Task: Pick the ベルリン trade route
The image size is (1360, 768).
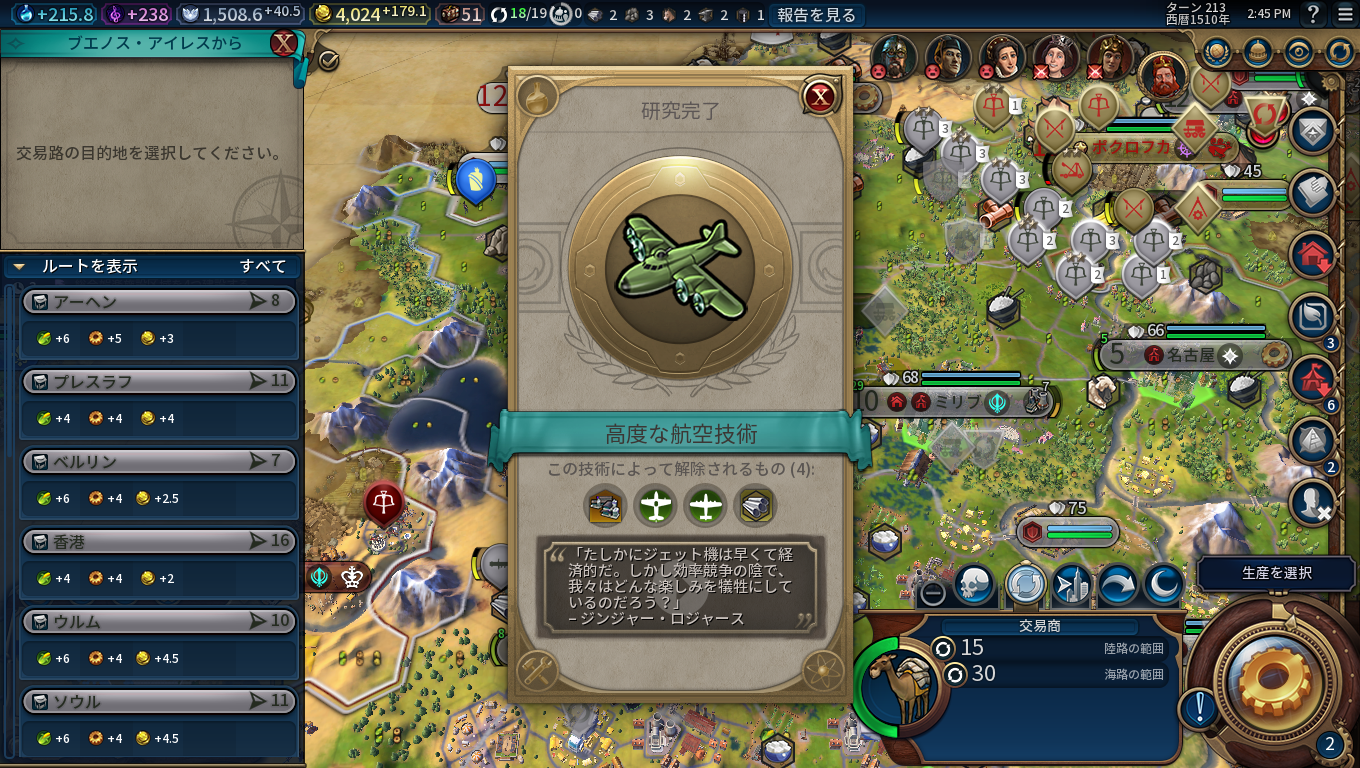Action: click(159, 461)
